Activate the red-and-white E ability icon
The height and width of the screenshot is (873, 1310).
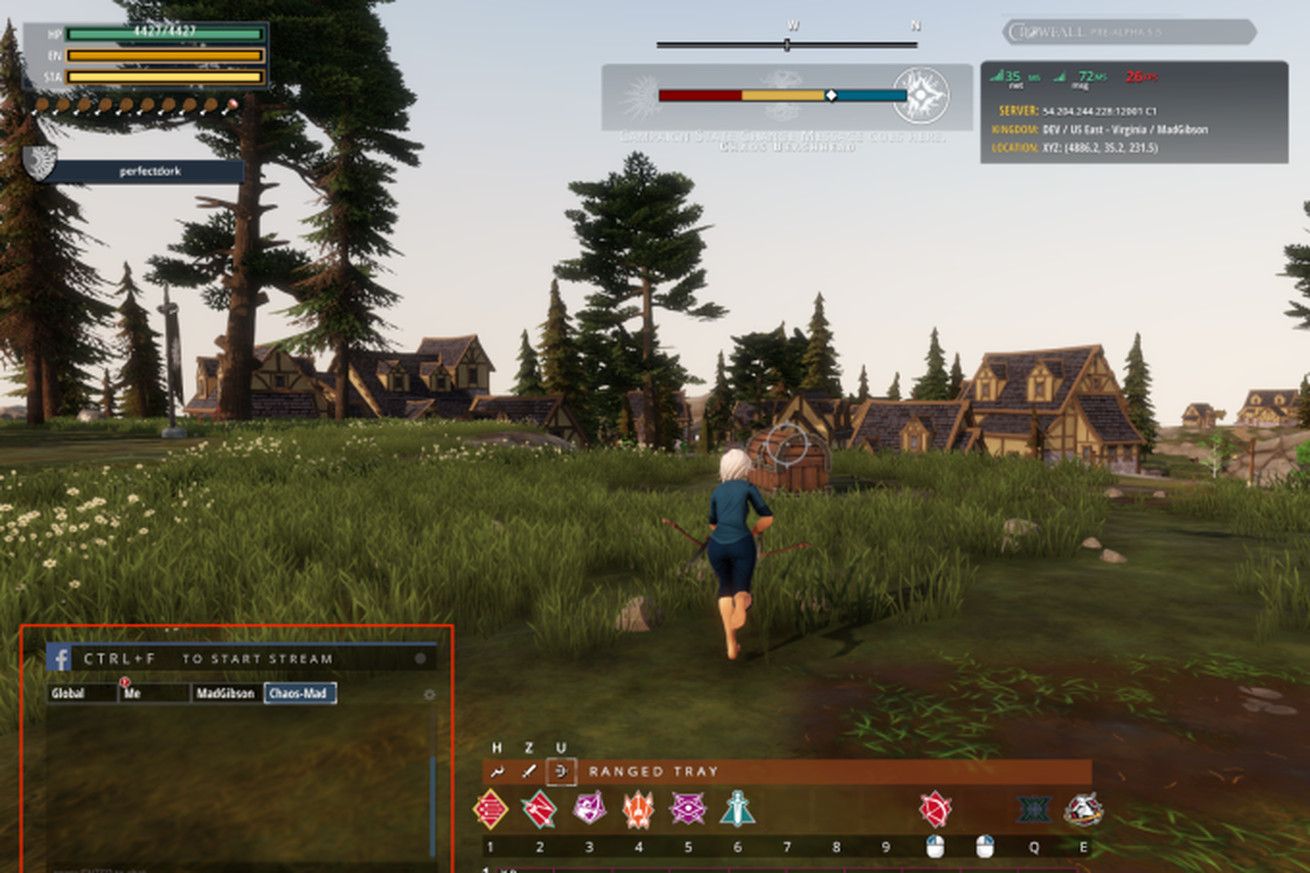click(x=1083, y=809)
